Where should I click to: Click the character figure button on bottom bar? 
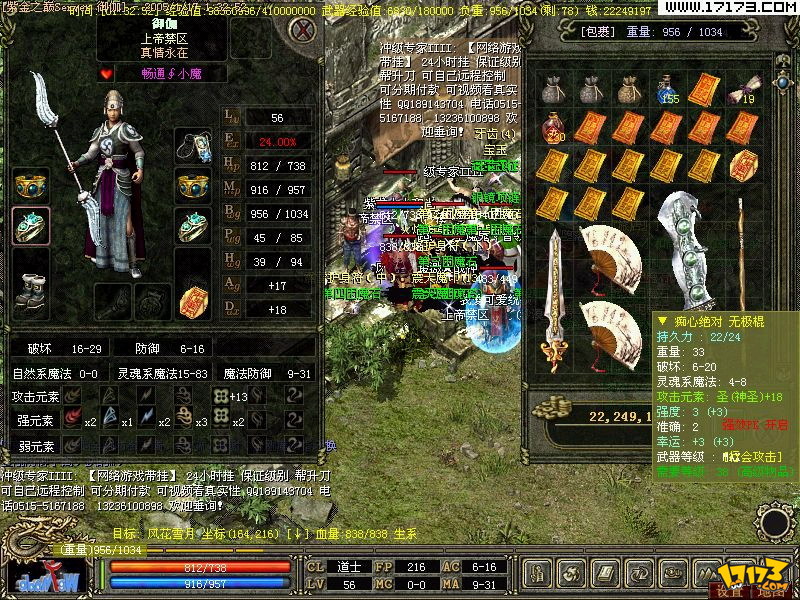[x=539, y=573]
